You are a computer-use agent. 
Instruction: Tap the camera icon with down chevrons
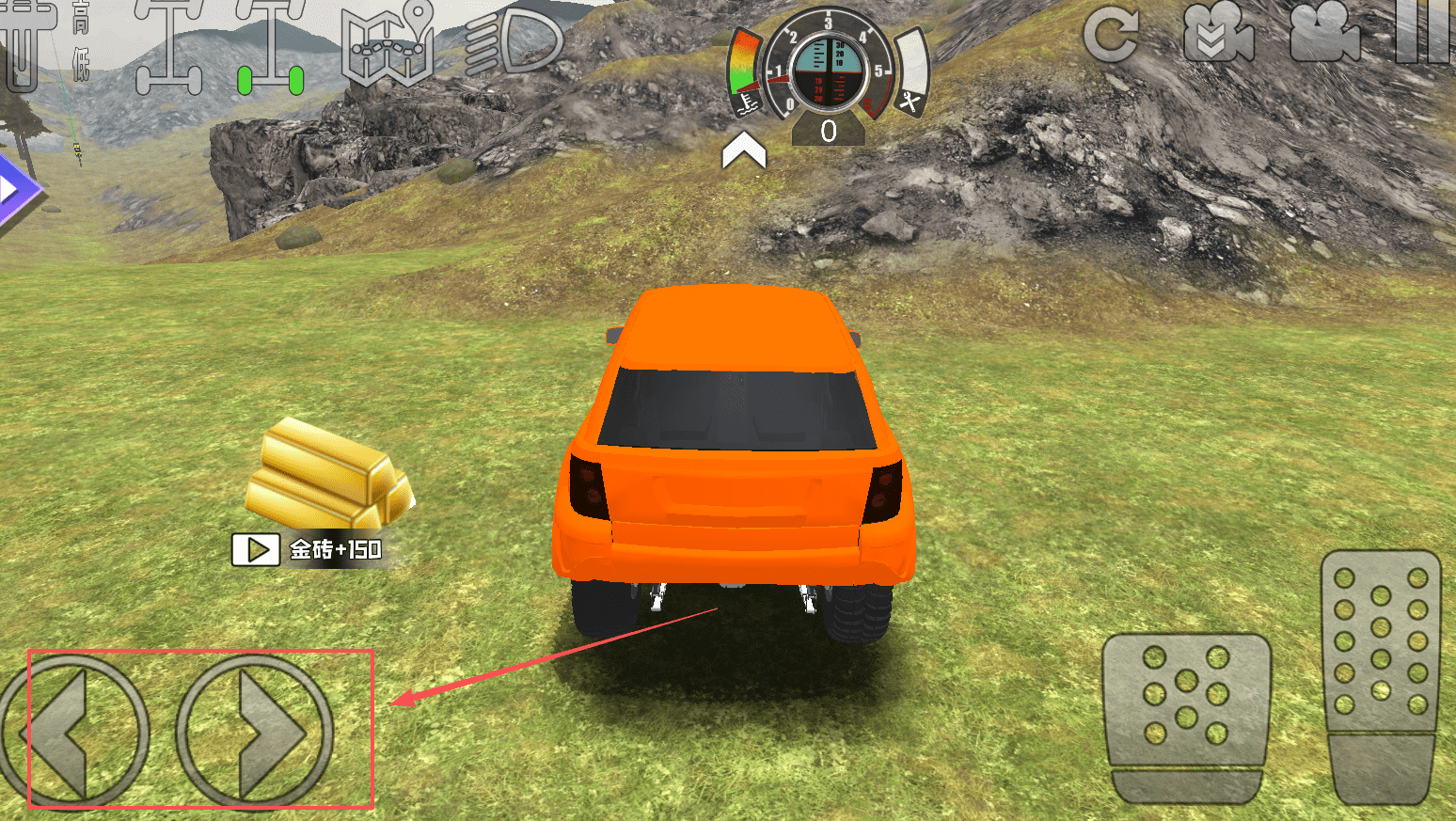pos(1219,36)
